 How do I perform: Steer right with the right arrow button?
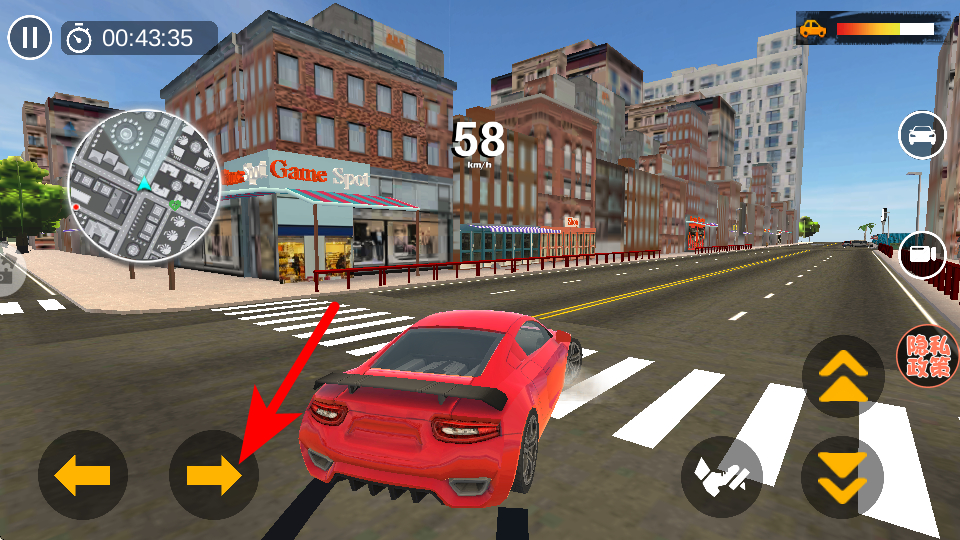point(214,475)
